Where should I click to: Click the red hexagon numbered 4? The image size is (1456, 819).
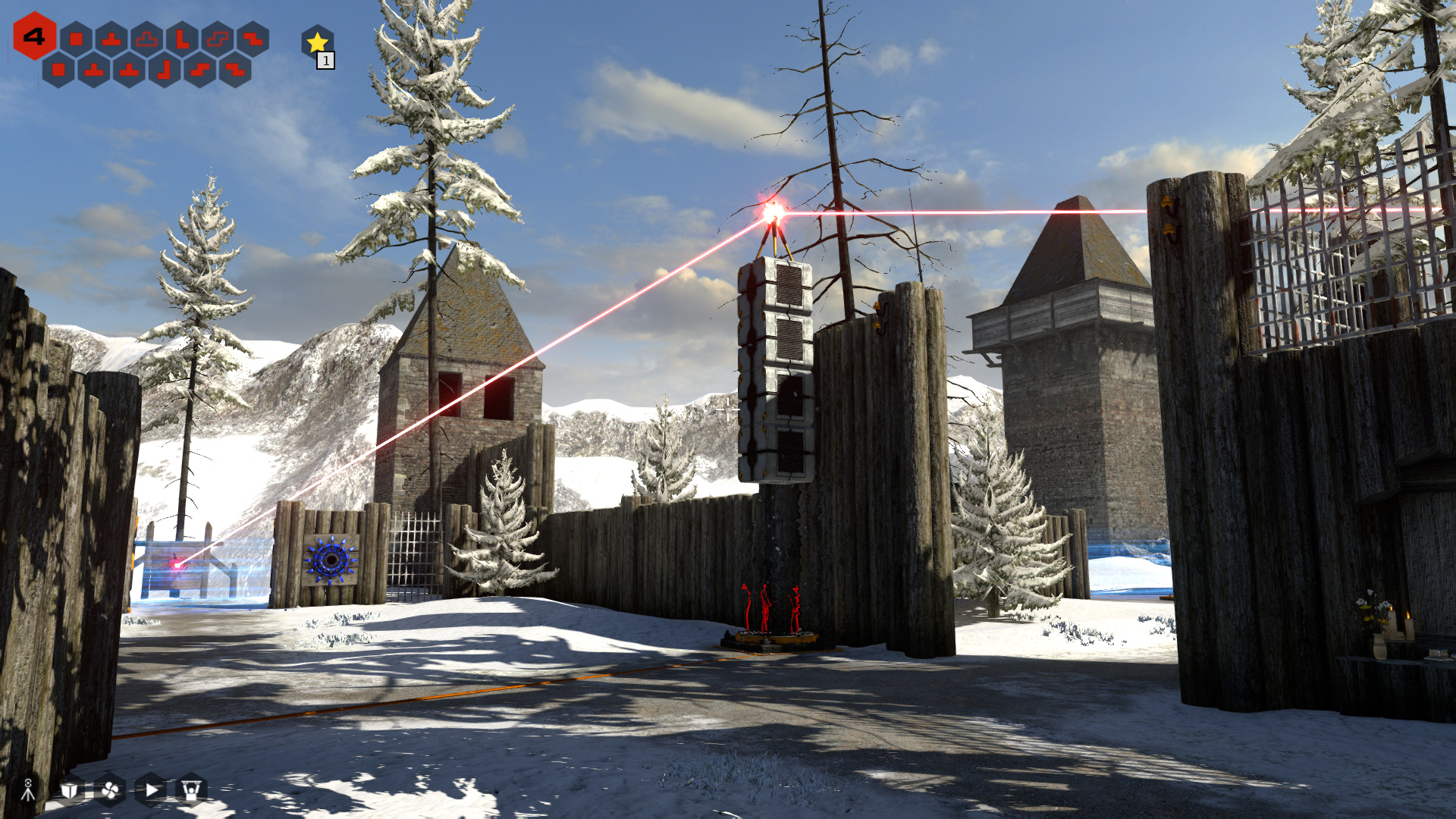pos(34,36)
